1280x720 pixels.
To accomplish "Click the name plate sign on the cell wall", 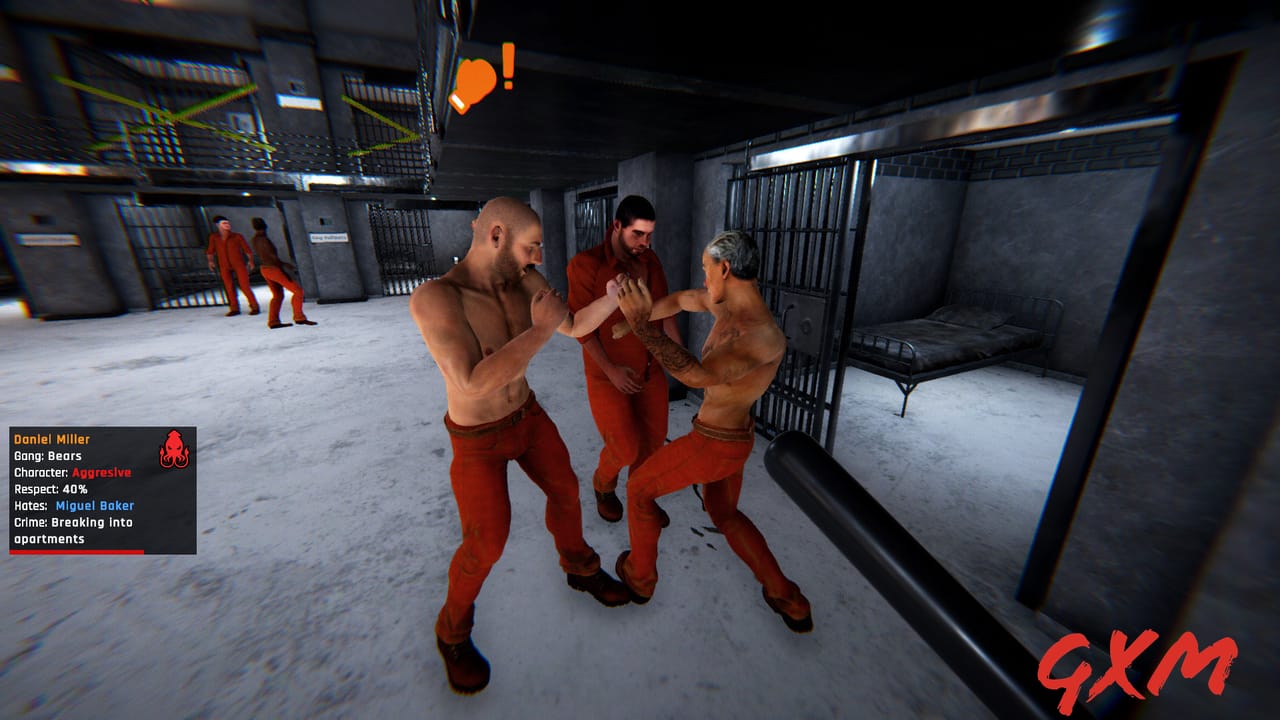I will click(x=330, y=236).
